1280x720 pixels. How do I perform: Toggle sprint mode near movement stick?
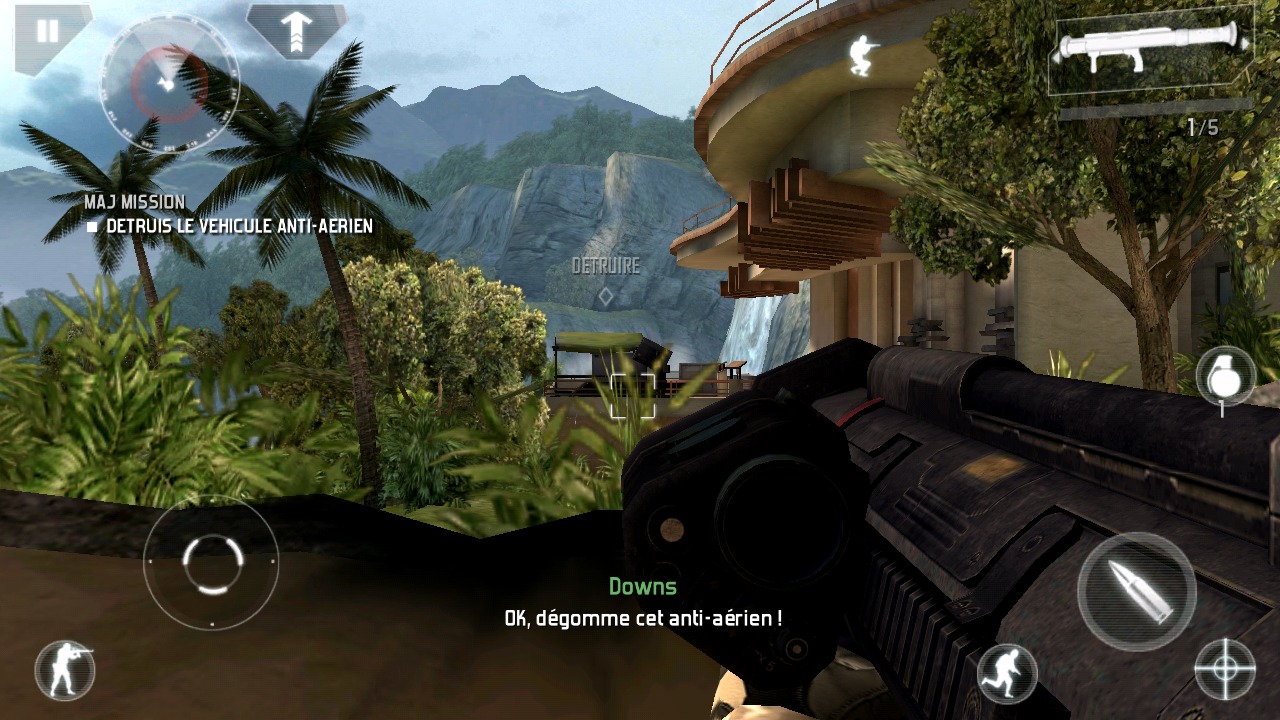tap(62, 670)
